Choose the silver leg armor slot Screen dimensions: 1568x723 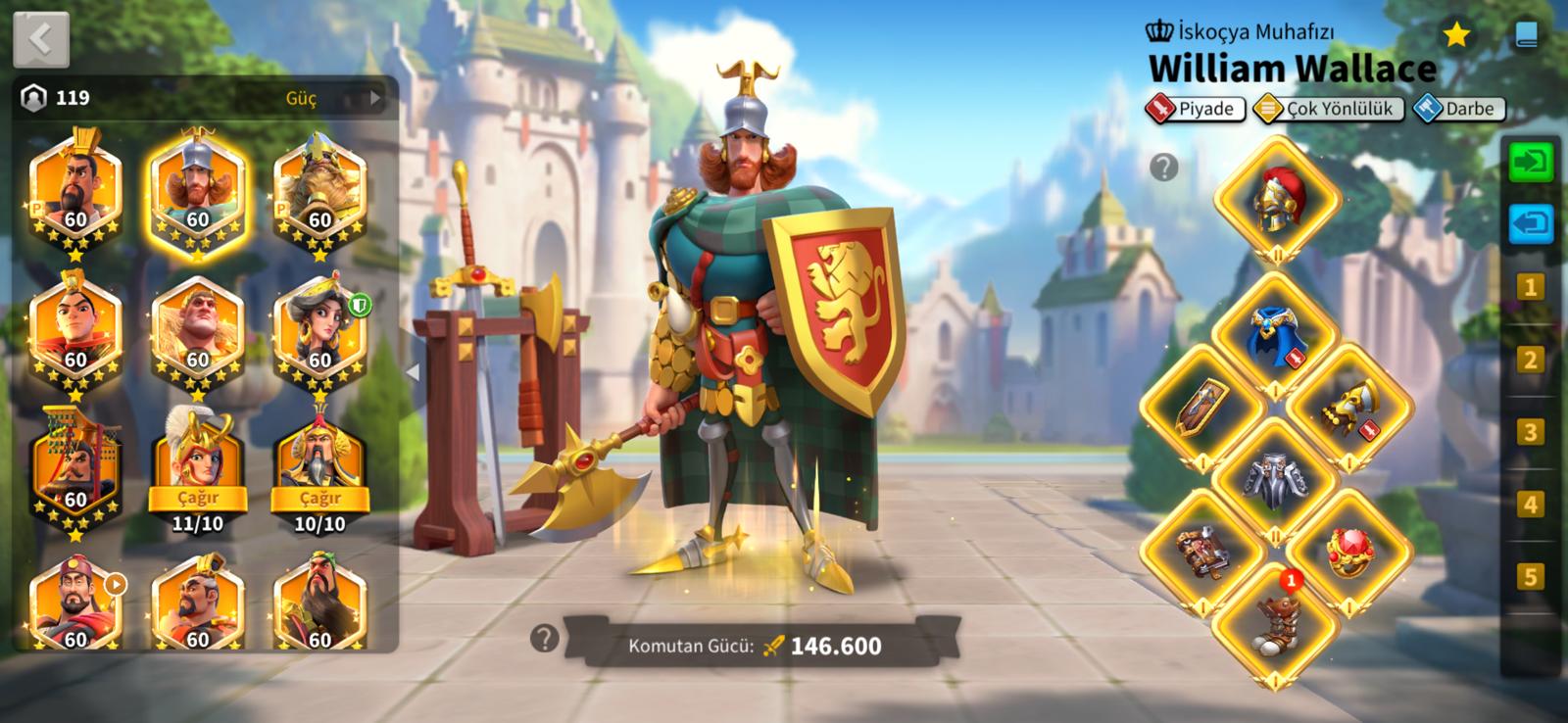[1275, 480]
